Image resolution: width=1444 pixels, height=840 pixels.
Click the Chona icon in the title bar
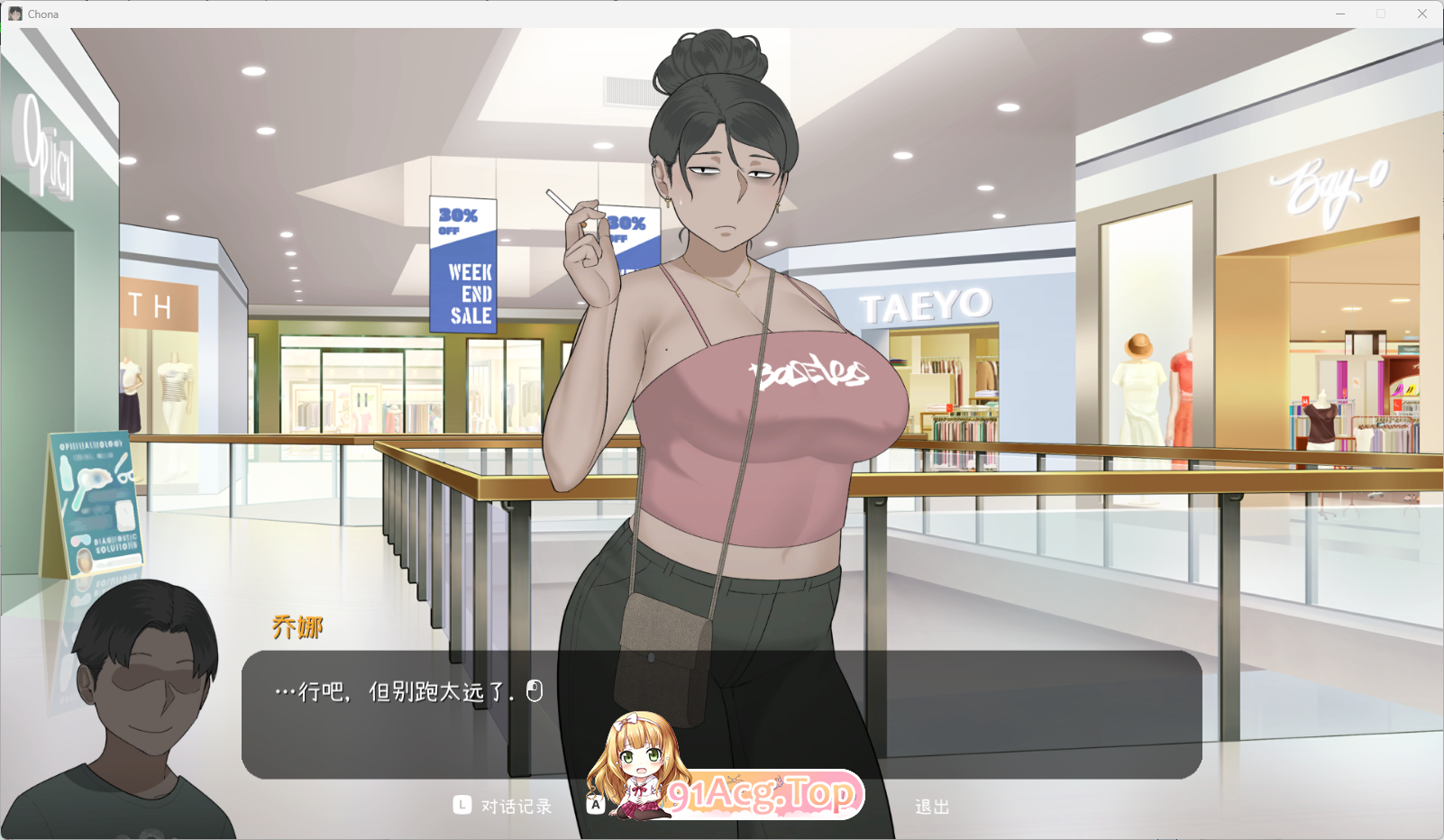pos(14,14)
